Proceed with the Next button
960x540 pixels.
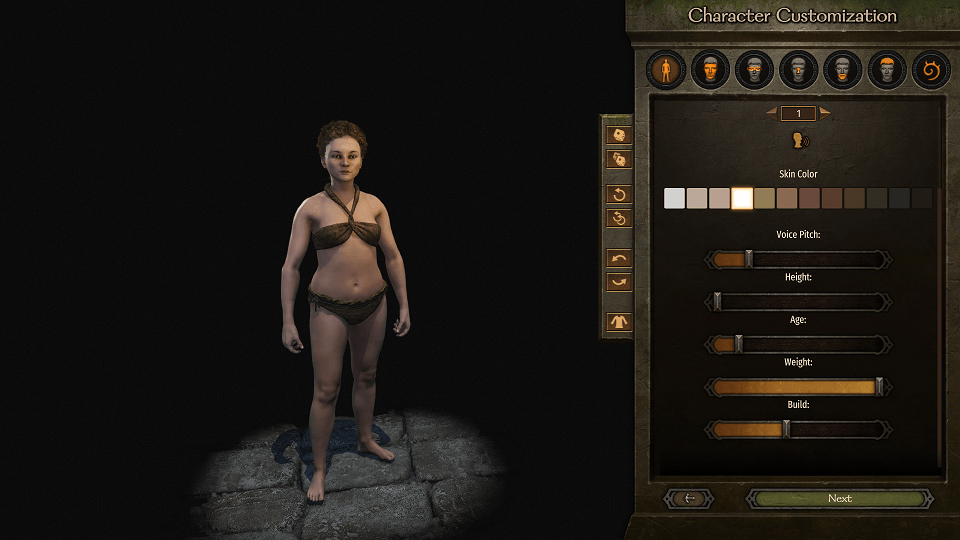tap(839, 498)
